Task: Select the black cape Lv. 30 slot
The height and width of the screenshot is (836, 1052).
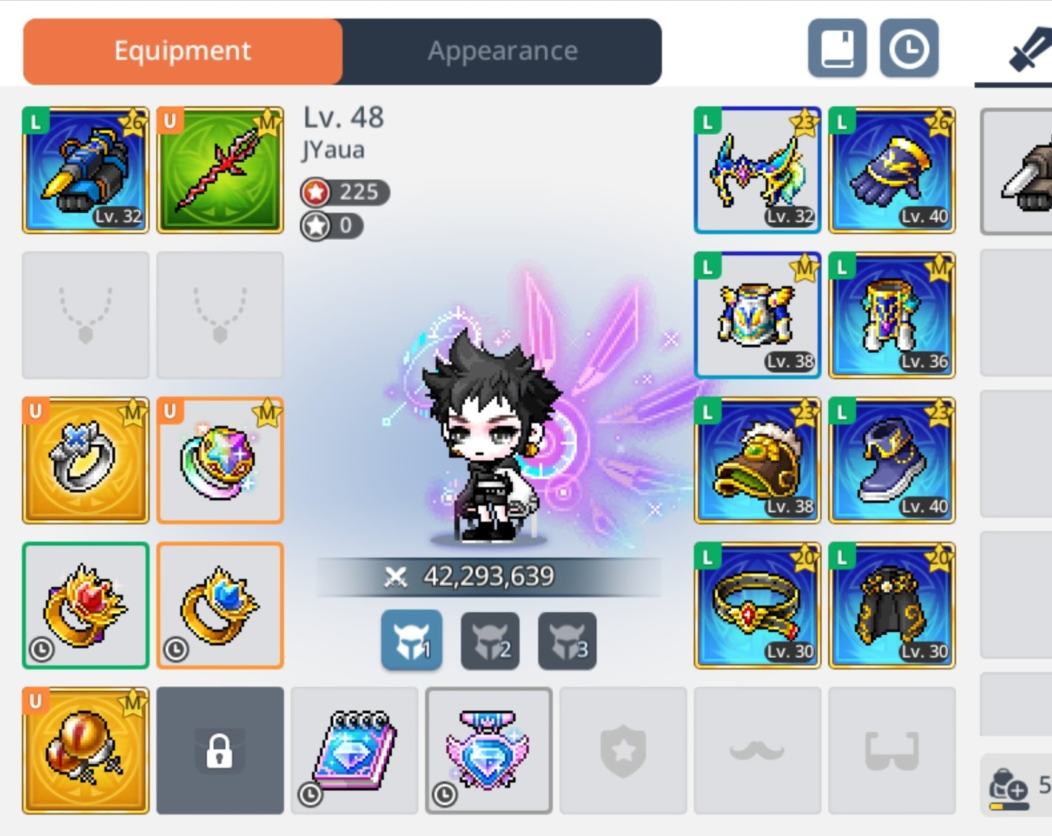Action: pos(892,605)
